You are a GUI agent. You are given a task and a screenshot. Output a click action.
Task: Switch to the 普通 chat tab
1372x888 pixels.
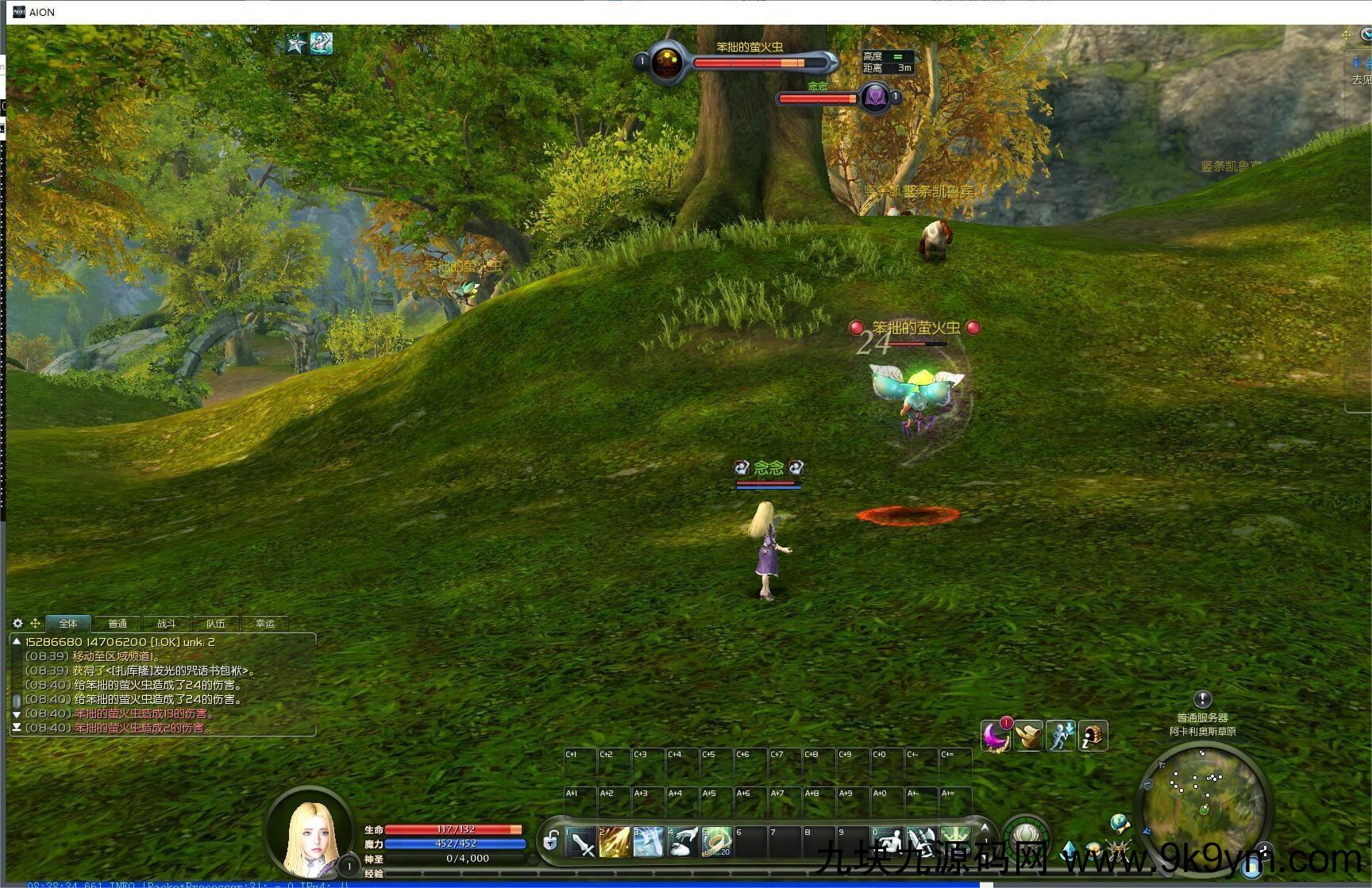coord(118,624)
